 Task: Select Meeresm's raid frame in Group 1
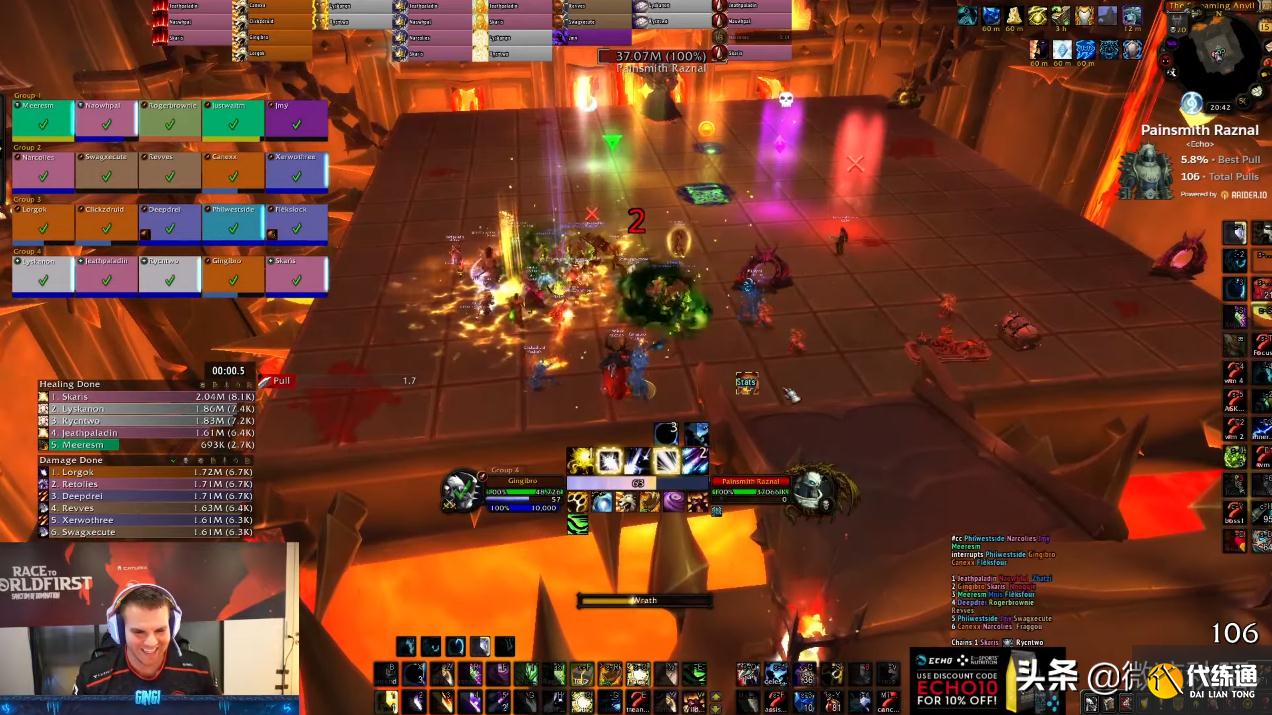click(x=42, y=119)
